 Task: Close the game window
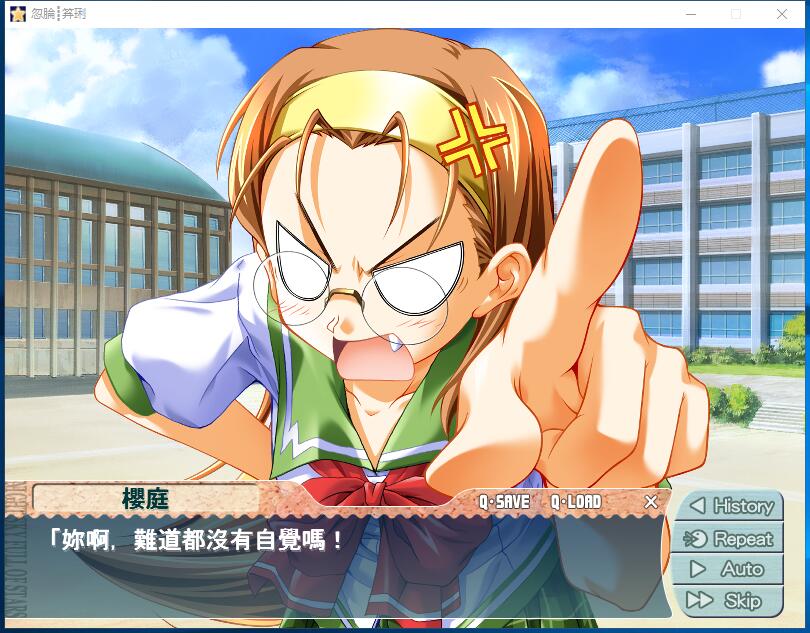point(782,14)
